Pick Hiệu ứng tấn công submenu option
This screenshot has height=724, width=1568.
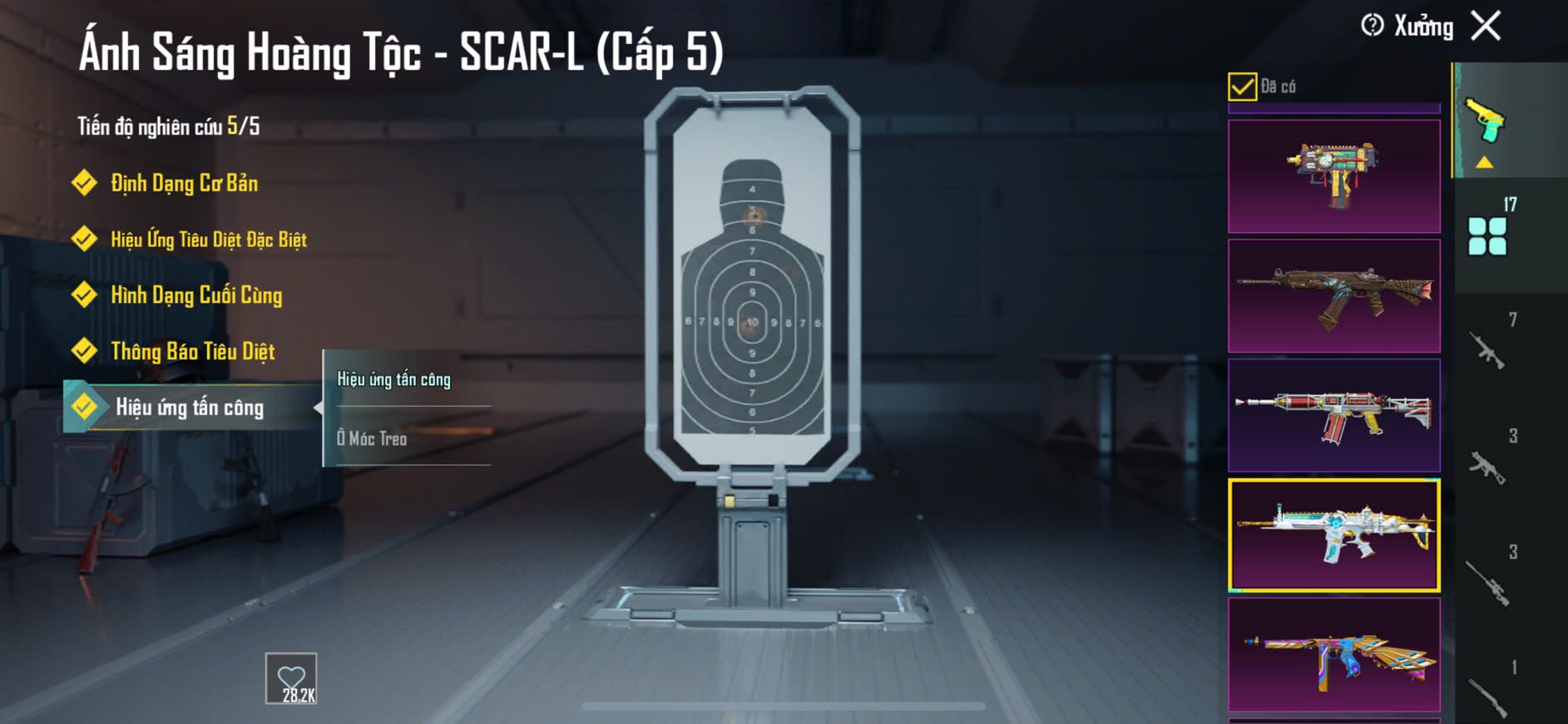click(394, 379)
